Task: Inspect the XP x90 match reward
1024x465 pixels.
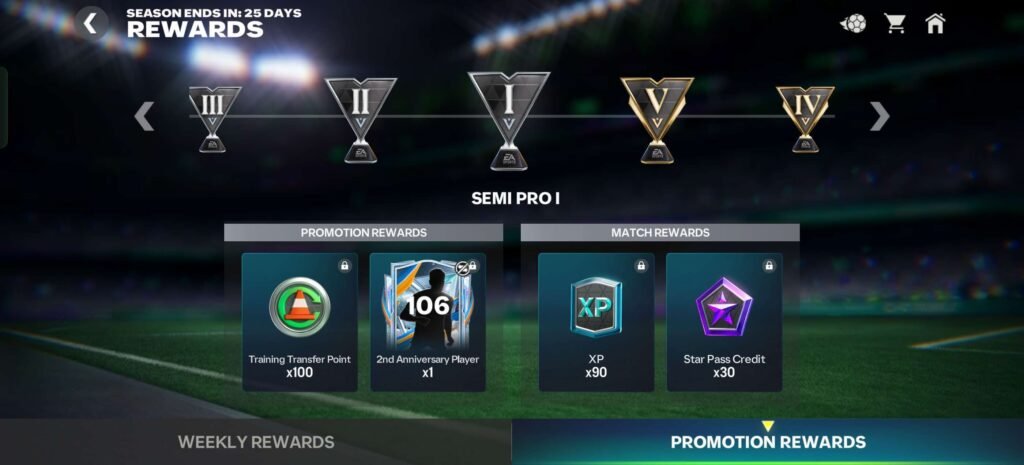Action: click(596, 321)
